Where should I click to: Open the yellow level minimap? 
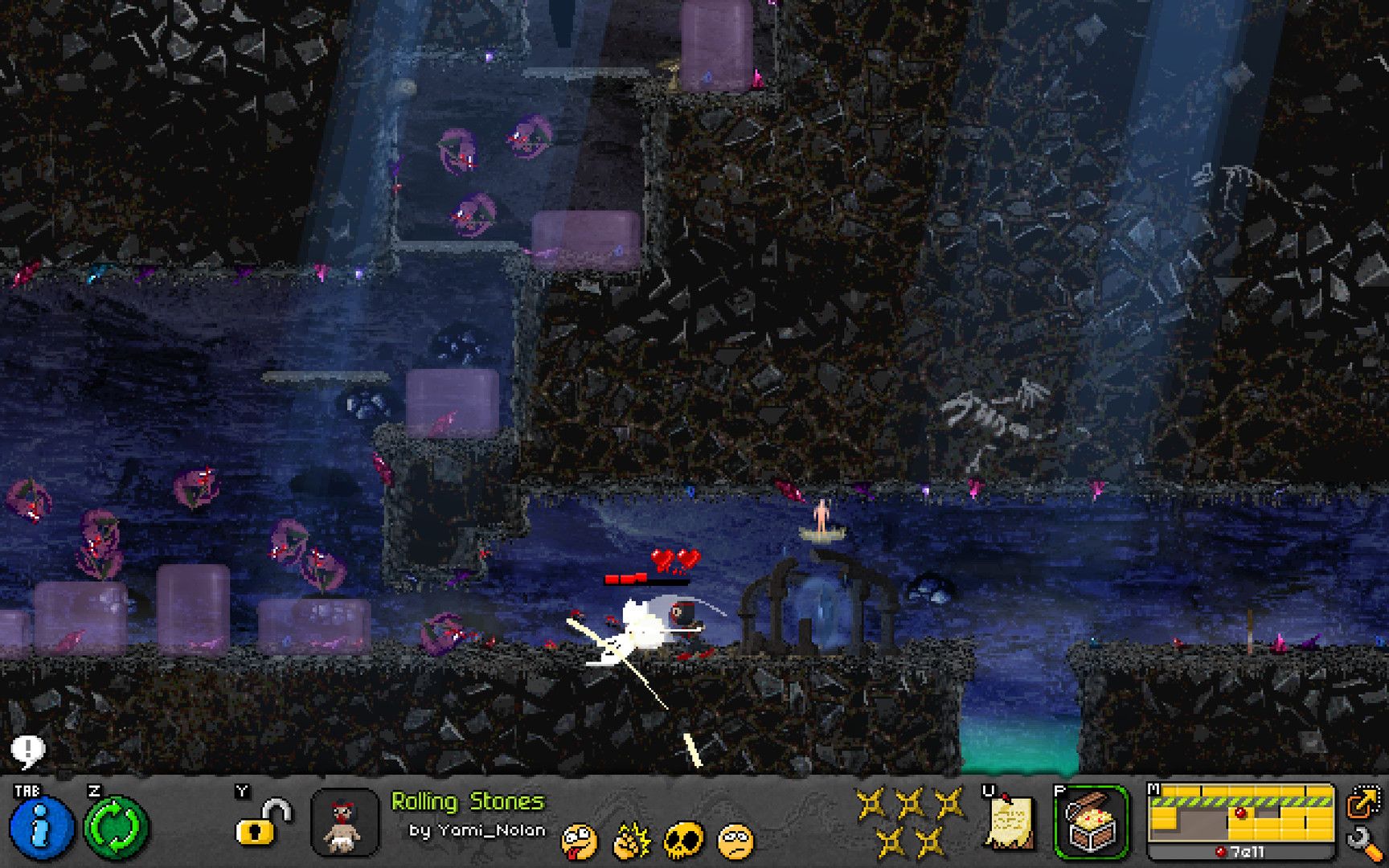pos(1240,816)
